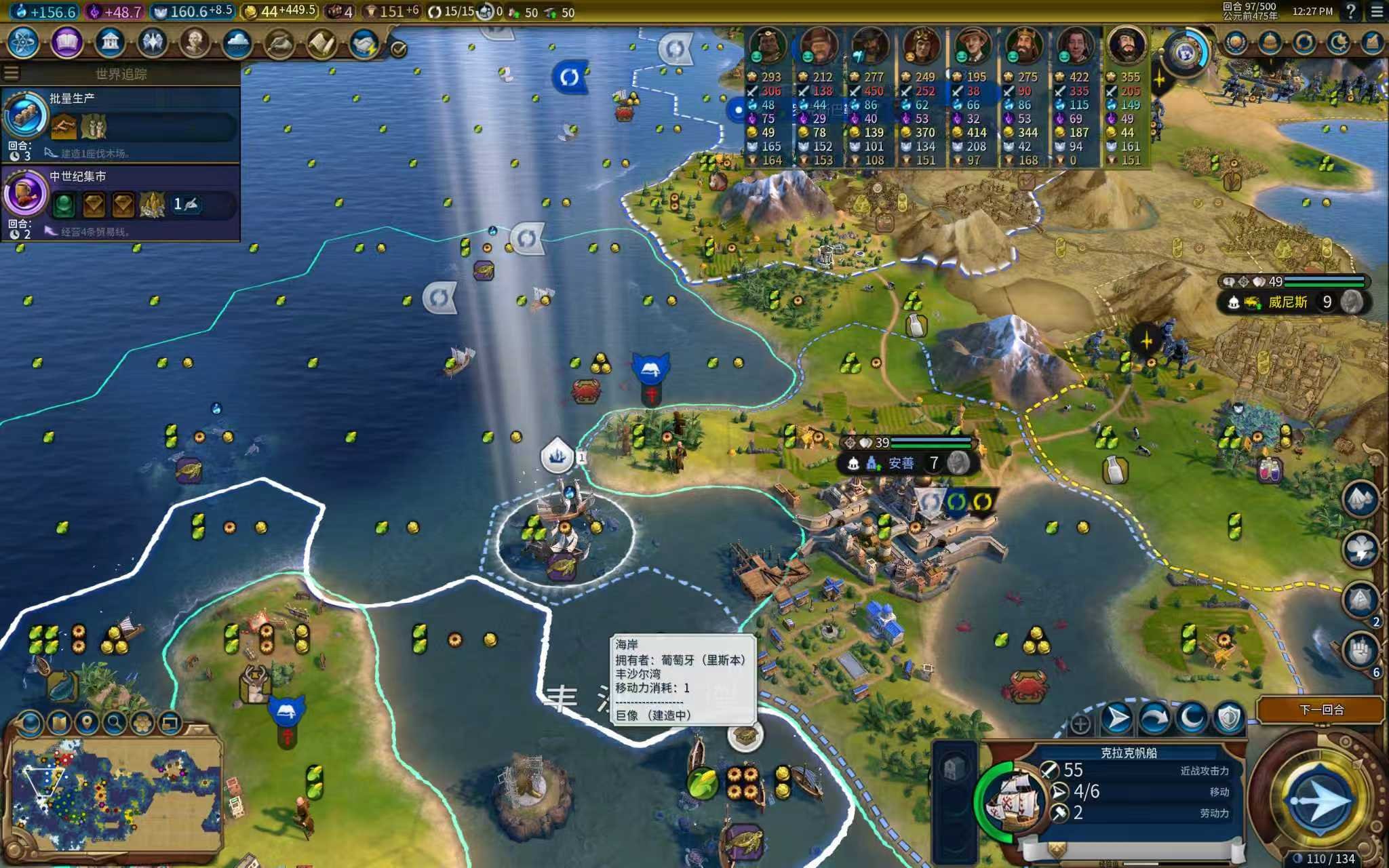1389x868 pixels.
Task: Click a location on the minimap
Action: (115, 793)
